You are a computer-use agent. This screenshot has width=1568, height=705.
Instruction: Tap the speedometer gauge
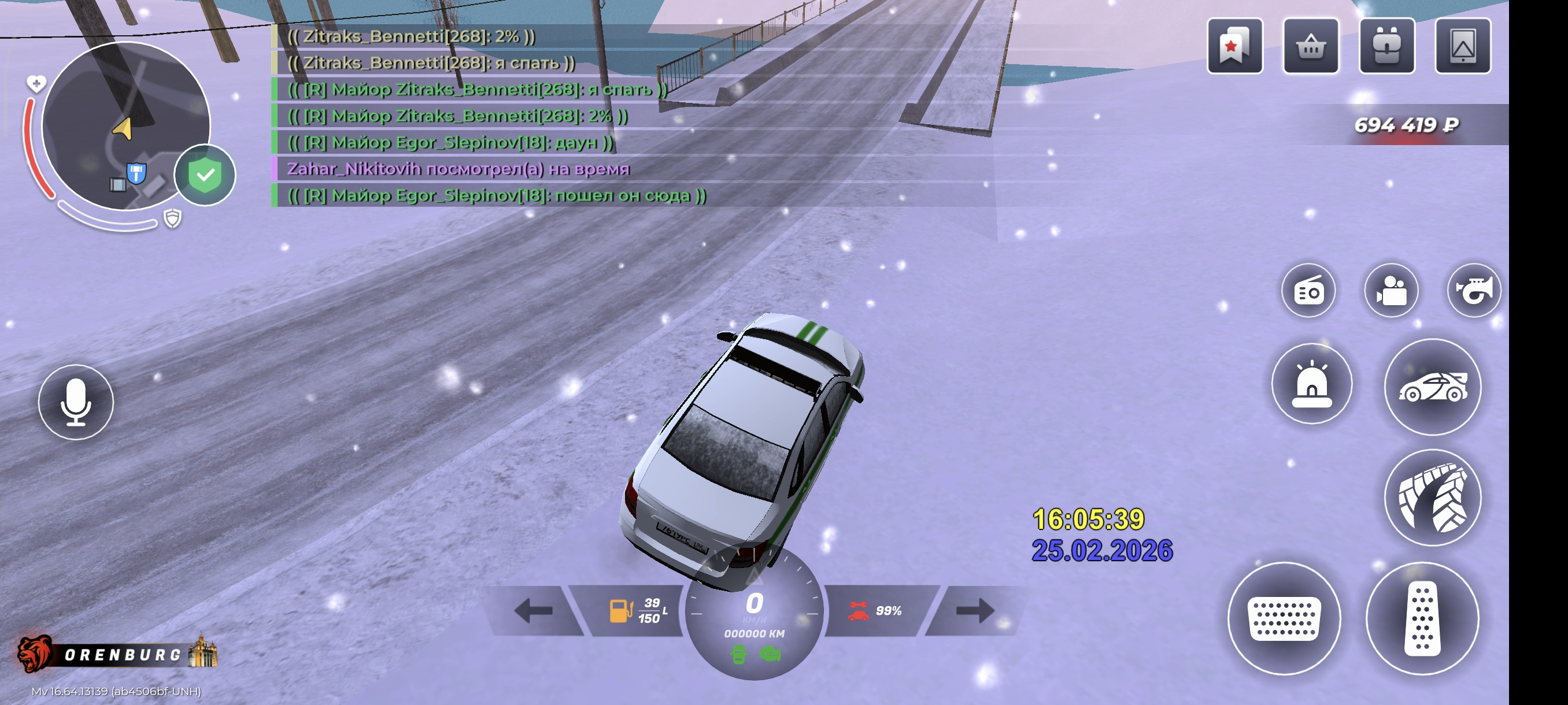[x=754, y=614]
